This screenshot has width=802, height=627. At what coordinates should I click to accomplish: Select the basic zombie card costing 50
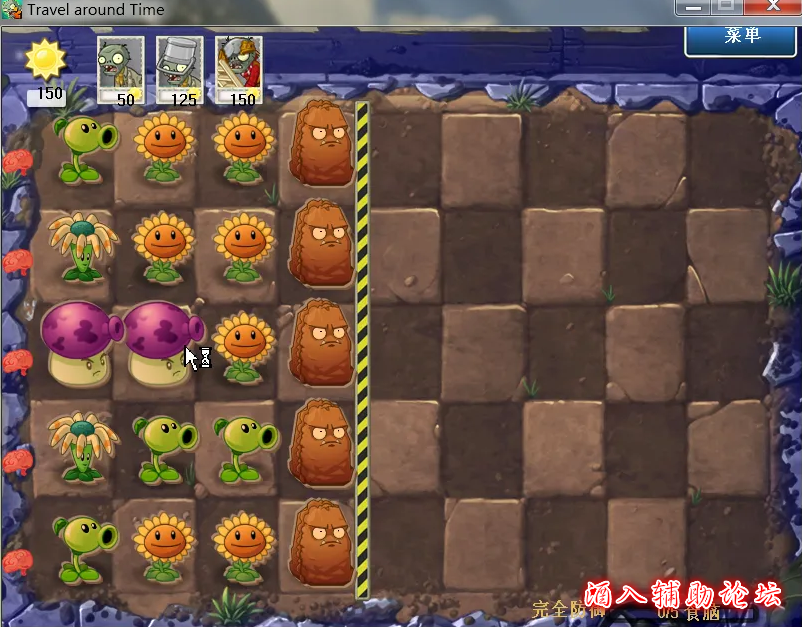(x=120, y=69)
